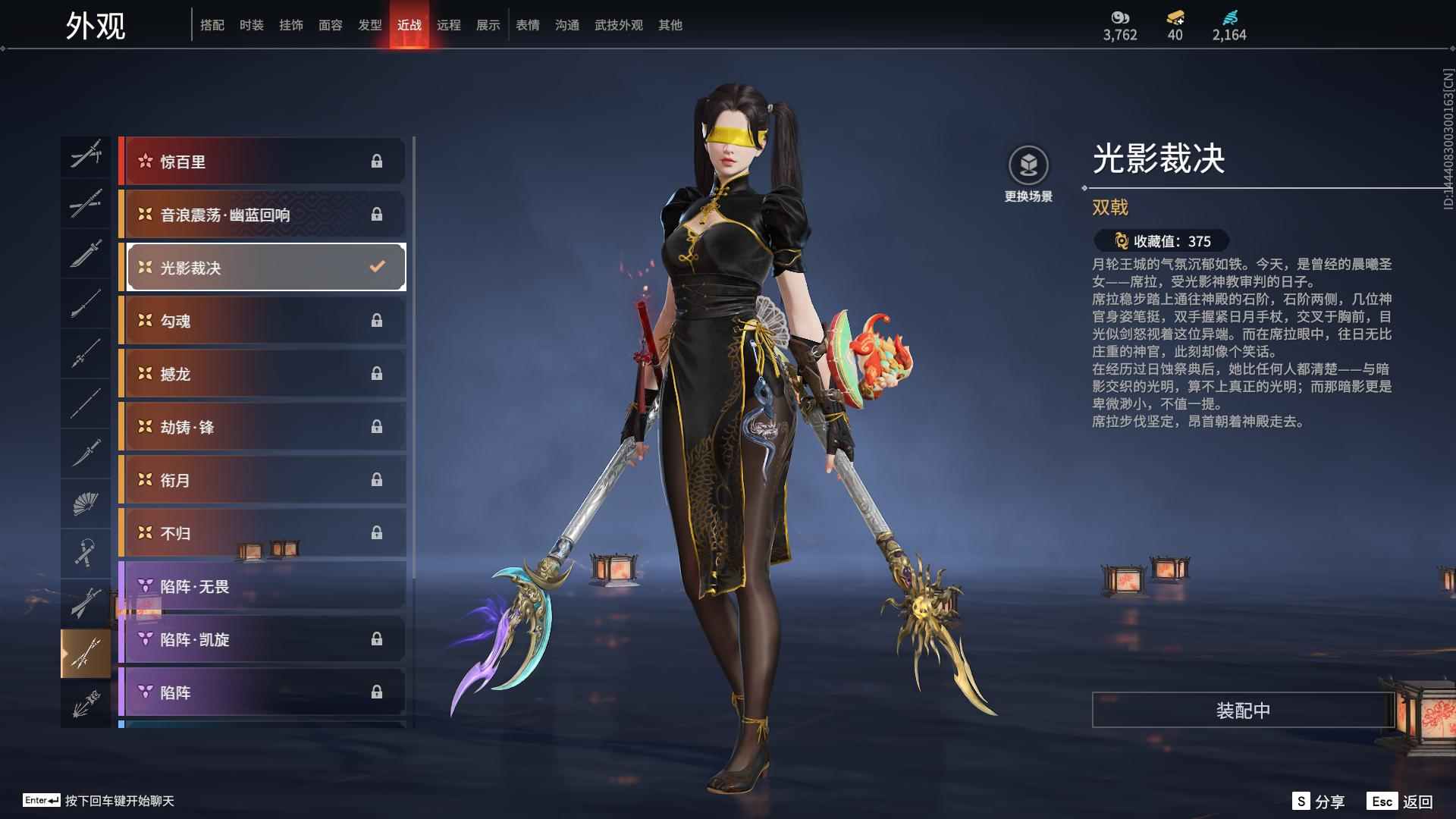Viewport: 1456px width, 819px height.
Task: Open the 惊百里 locked skin entry
Action: 263,161
